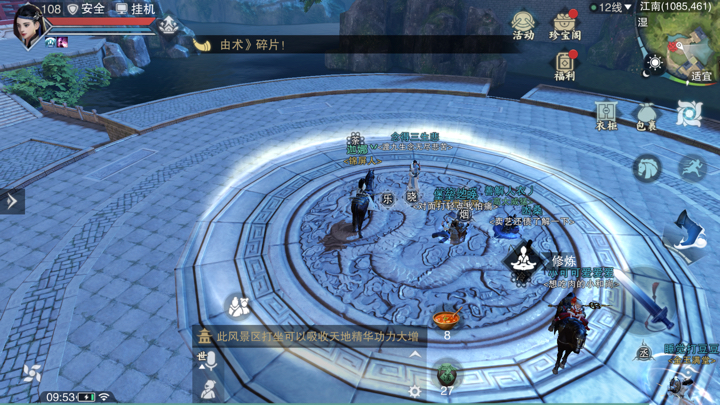720x405 pixels.
Task: Open the 福利 welfare rewards
Action: point(565,66)
